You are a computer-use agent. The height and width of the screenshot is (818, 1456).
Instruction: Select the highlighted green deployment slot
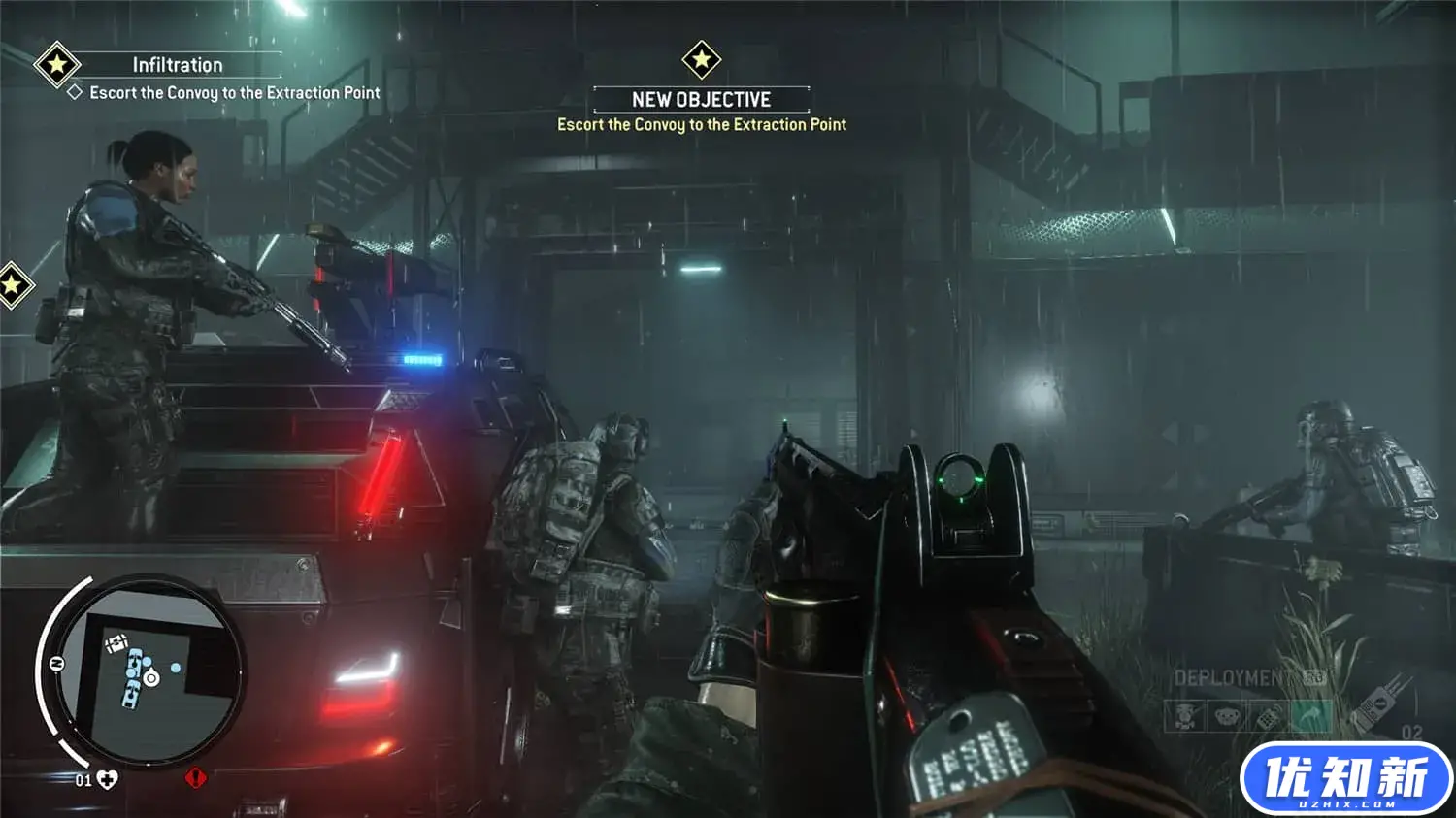click(x=1309, y=717)
